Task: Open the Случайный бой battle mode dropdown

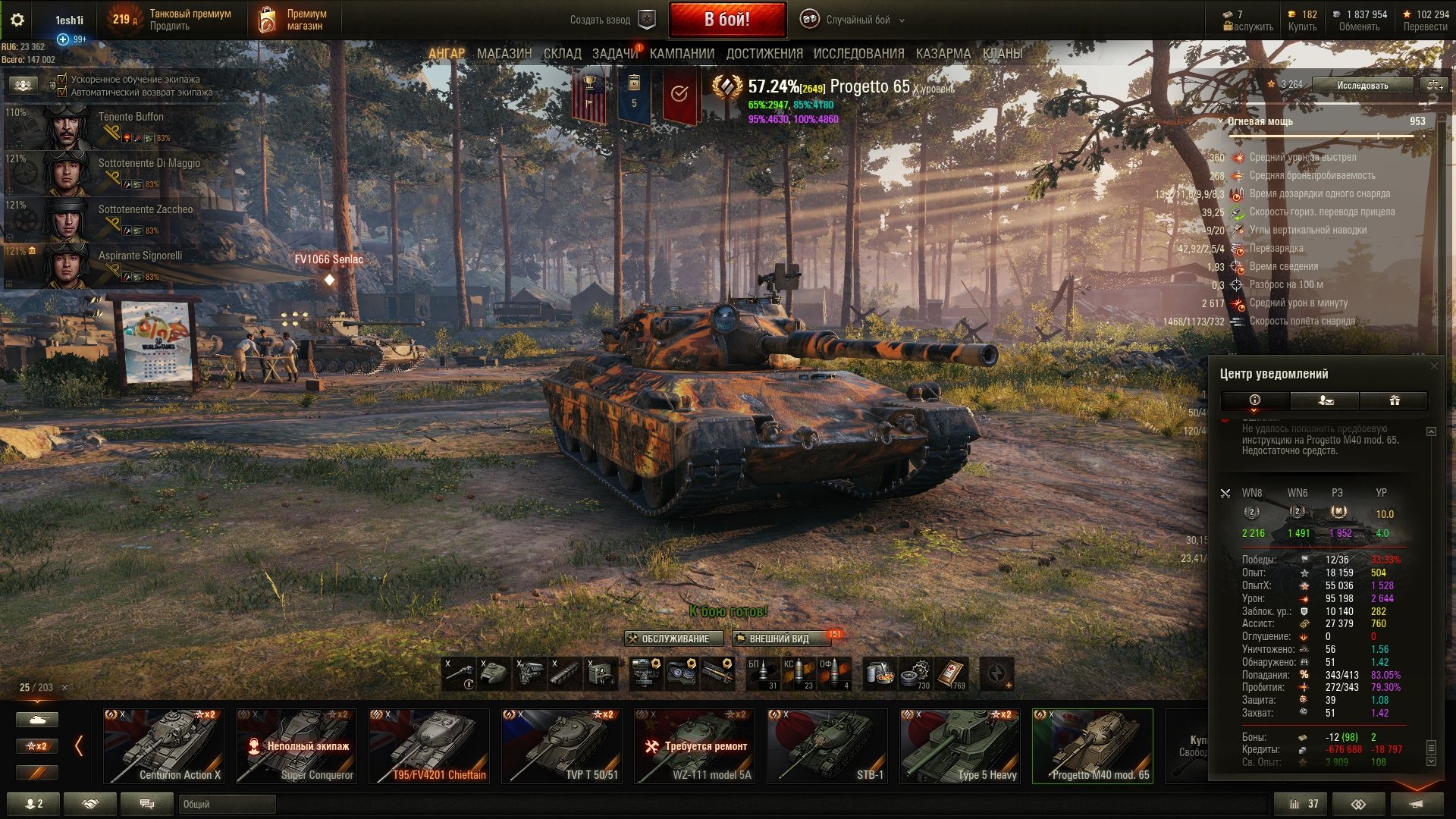Action: click(857, 20)
